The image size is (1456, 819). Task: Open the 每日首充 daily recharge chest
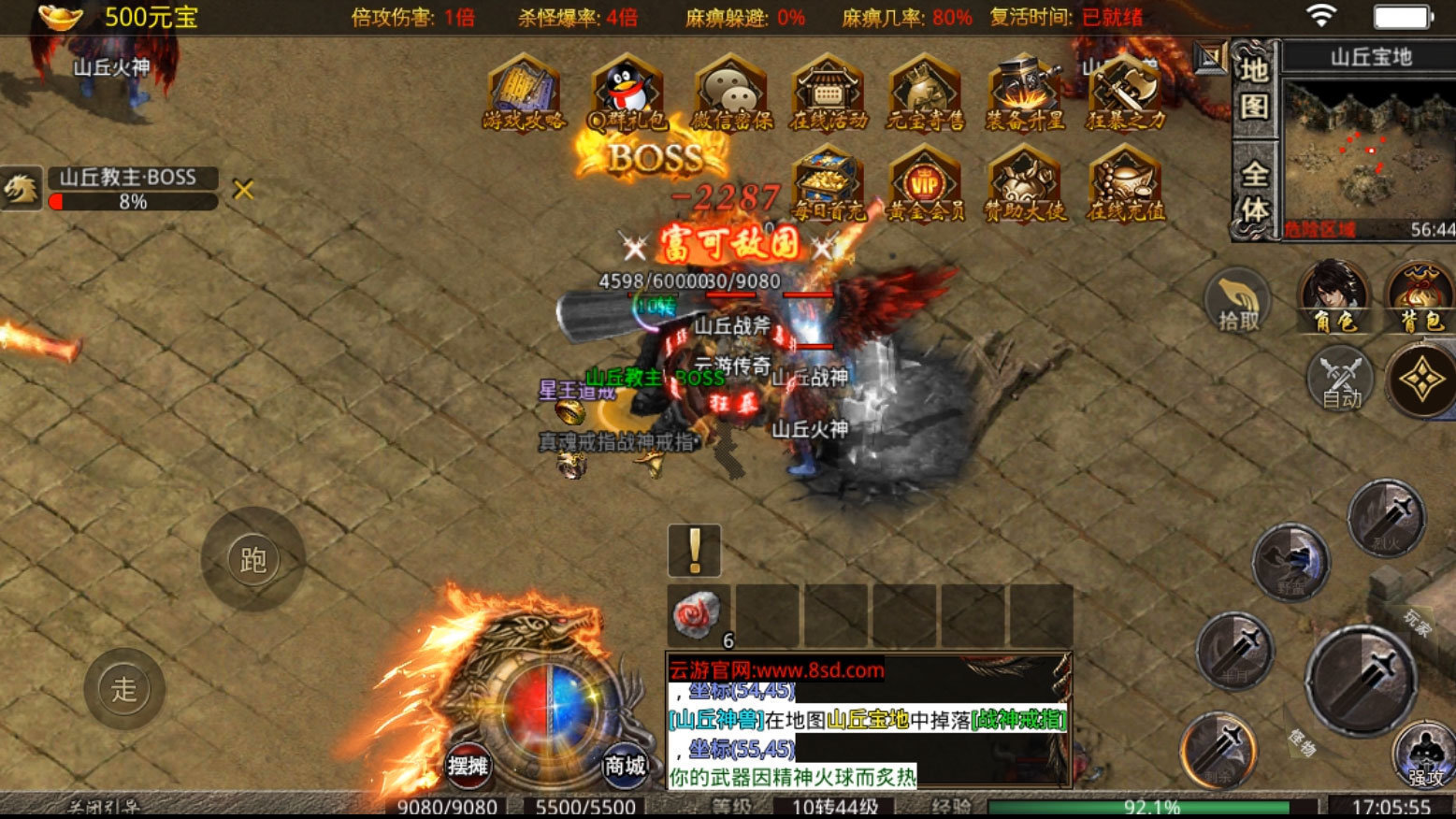pyautogui.click(x=828, y=185)
